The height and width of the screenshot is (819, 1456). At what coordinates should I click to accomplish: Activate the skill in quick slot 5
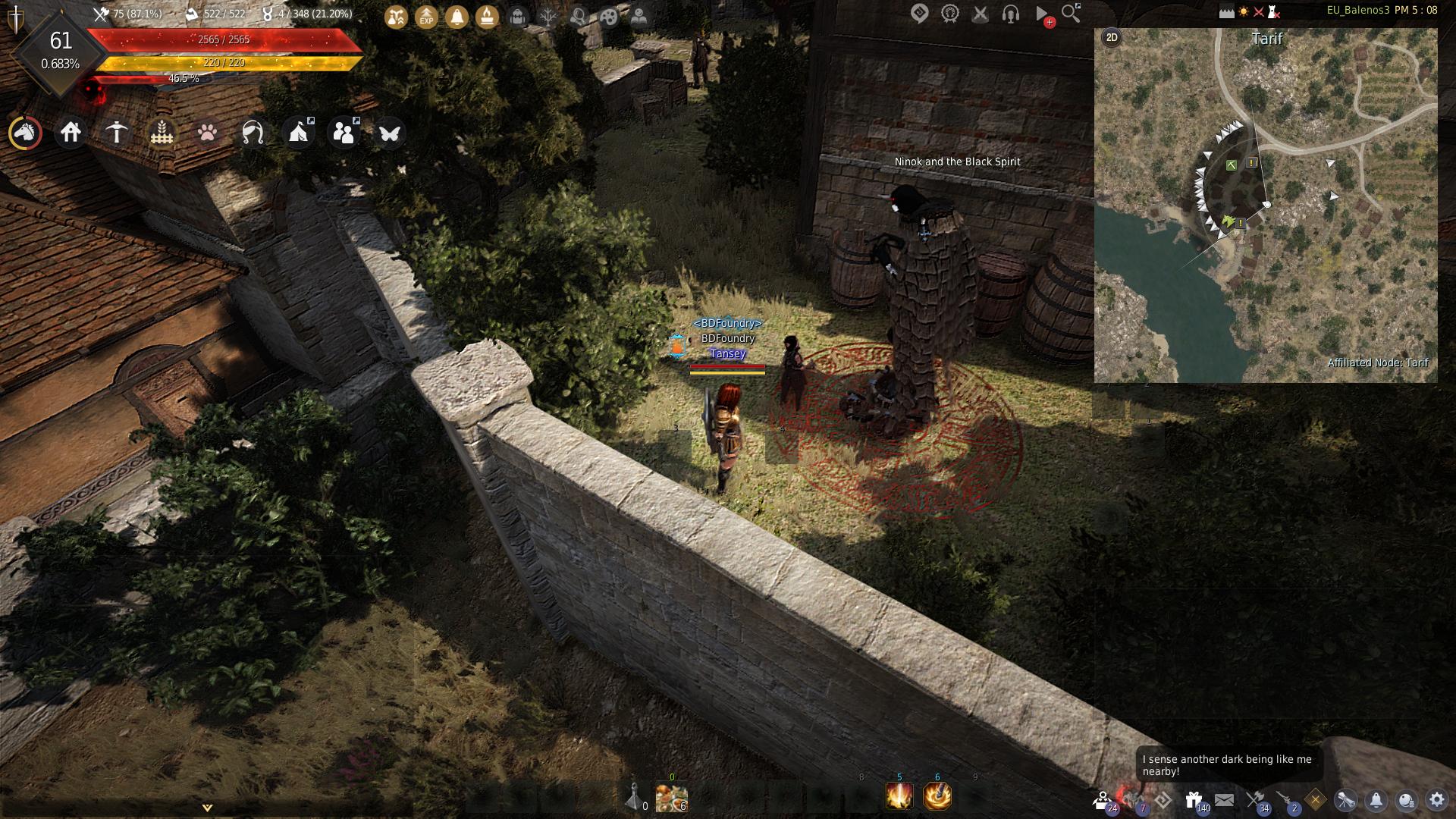(x=899, y=796)
